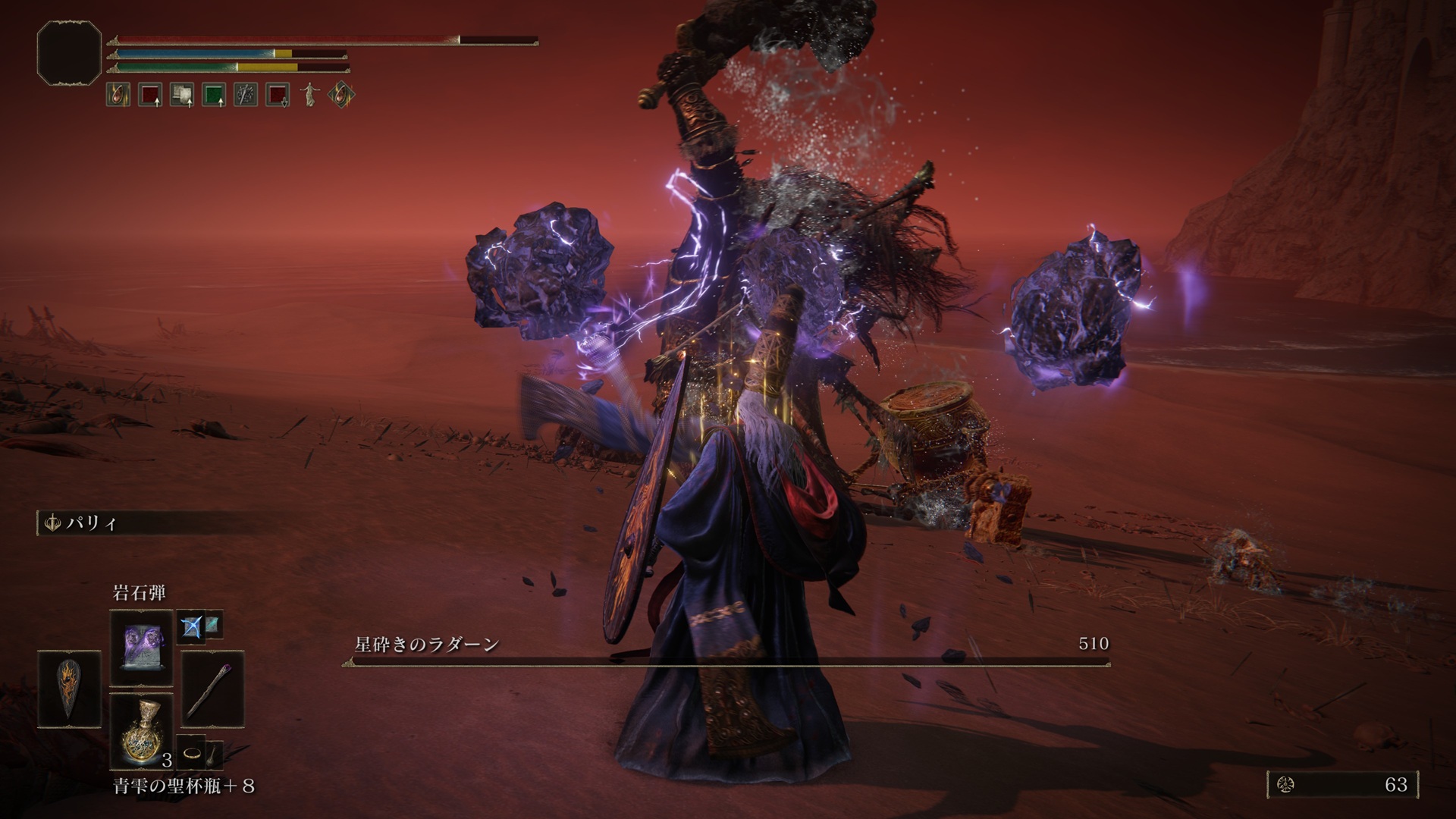Inspect the scroll buff status icon

181,95
